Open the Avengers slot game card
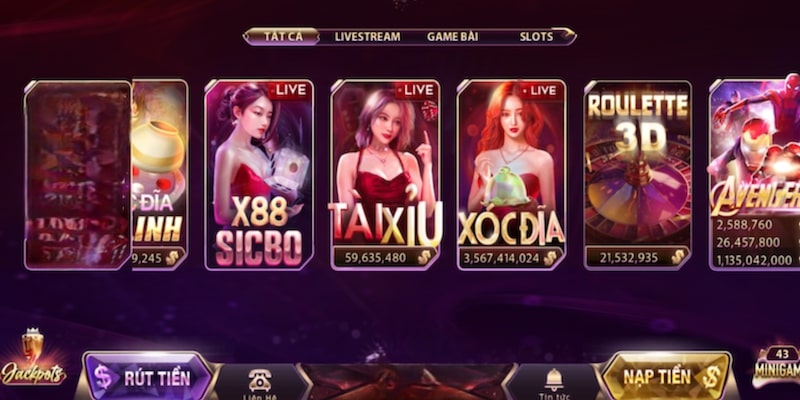Image resolution: width=800 pixels, height=400 pixels. pyautogui.click(x=754, y=175)
